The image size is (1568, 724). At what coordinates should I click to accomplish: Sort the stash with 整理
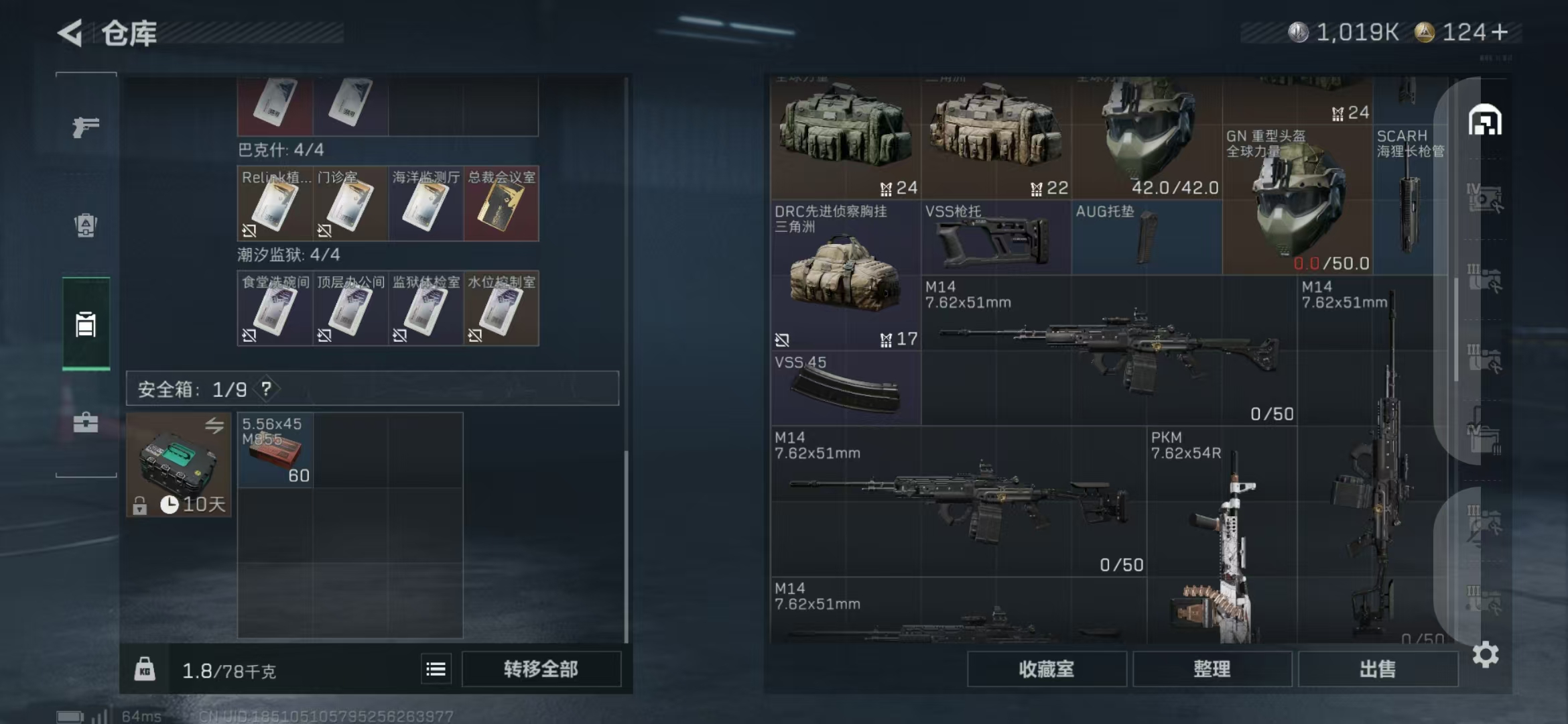point(1212,669)
